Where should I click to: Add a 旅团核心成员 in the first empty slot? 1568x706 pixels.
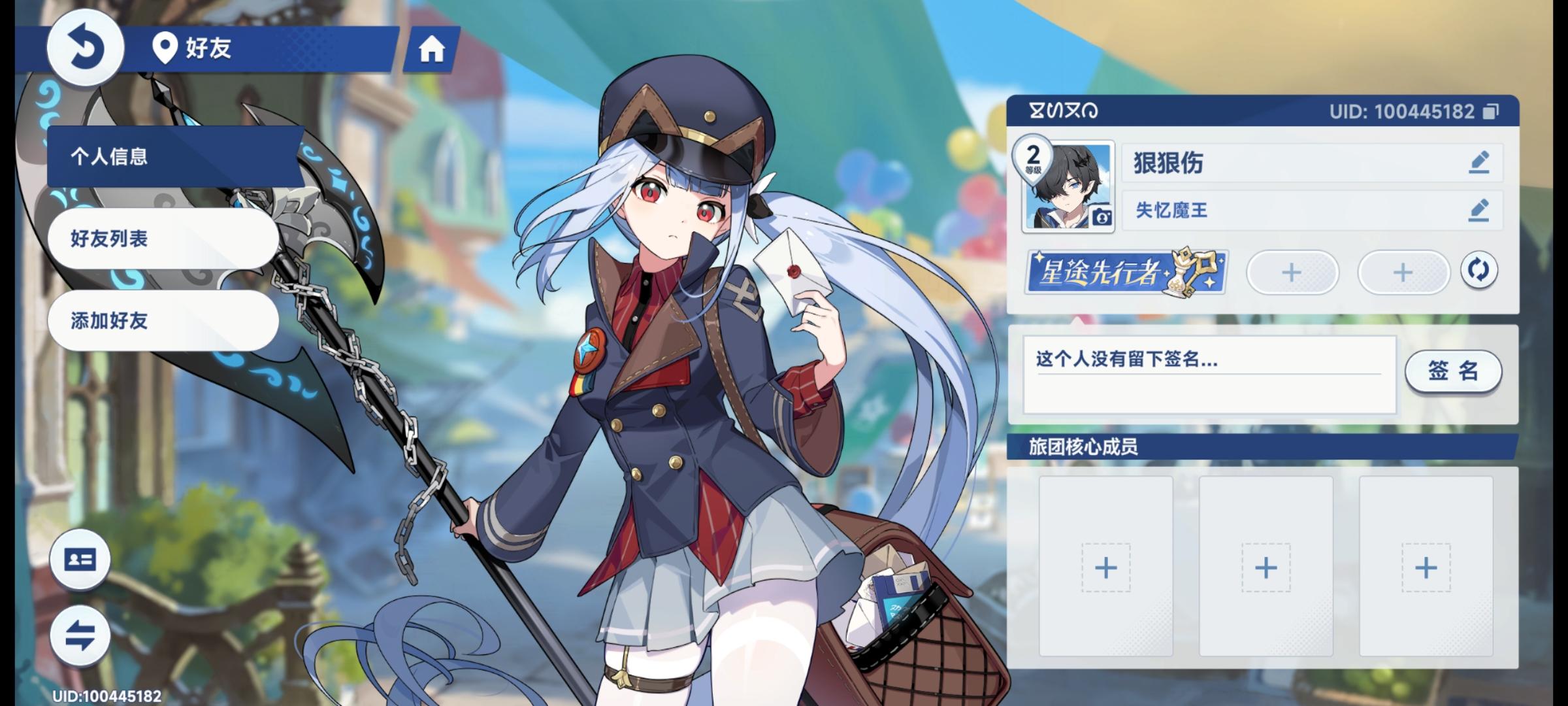1105,567
